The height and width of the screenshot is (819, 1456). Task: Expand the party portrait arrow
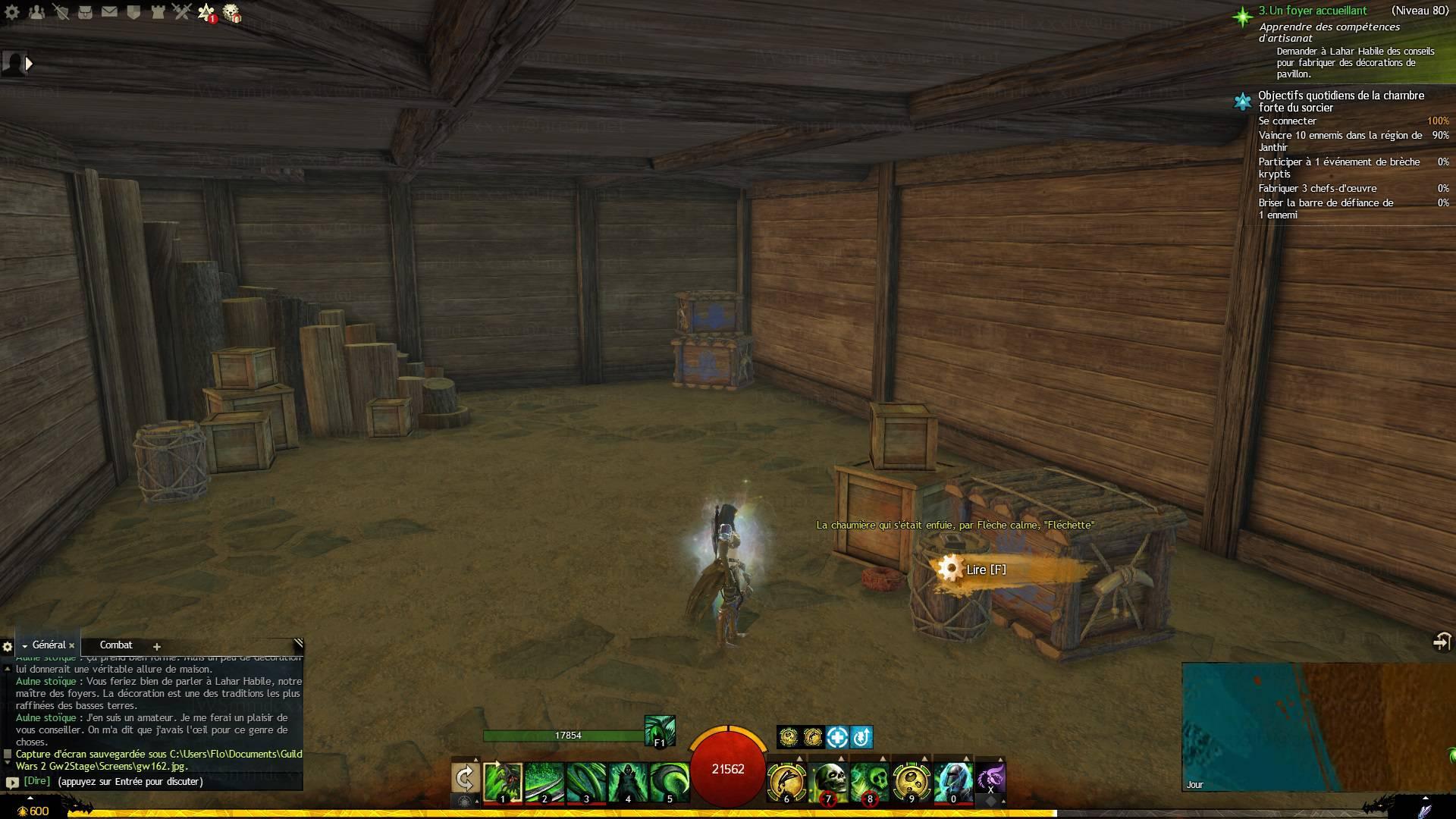[29, 64]
